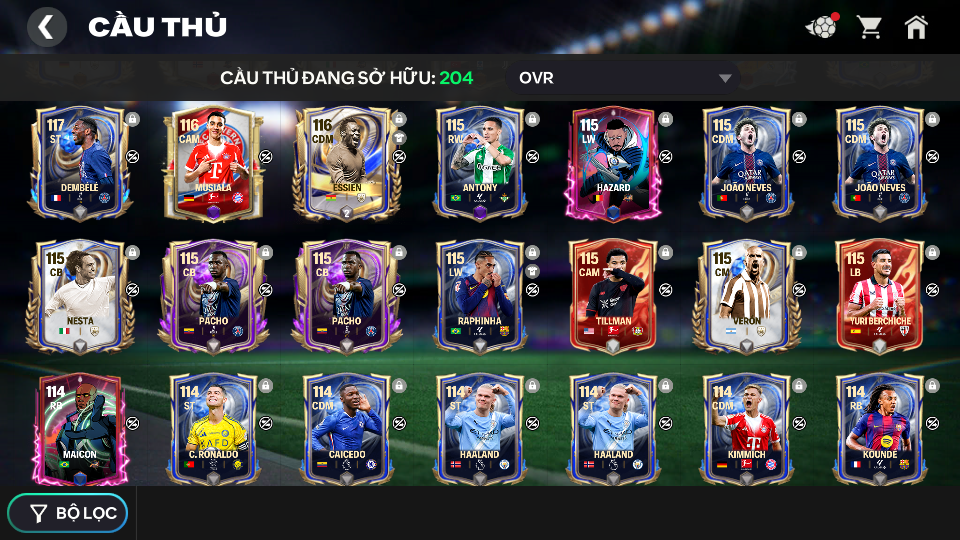Open the football notifications icon

point(821,27)
